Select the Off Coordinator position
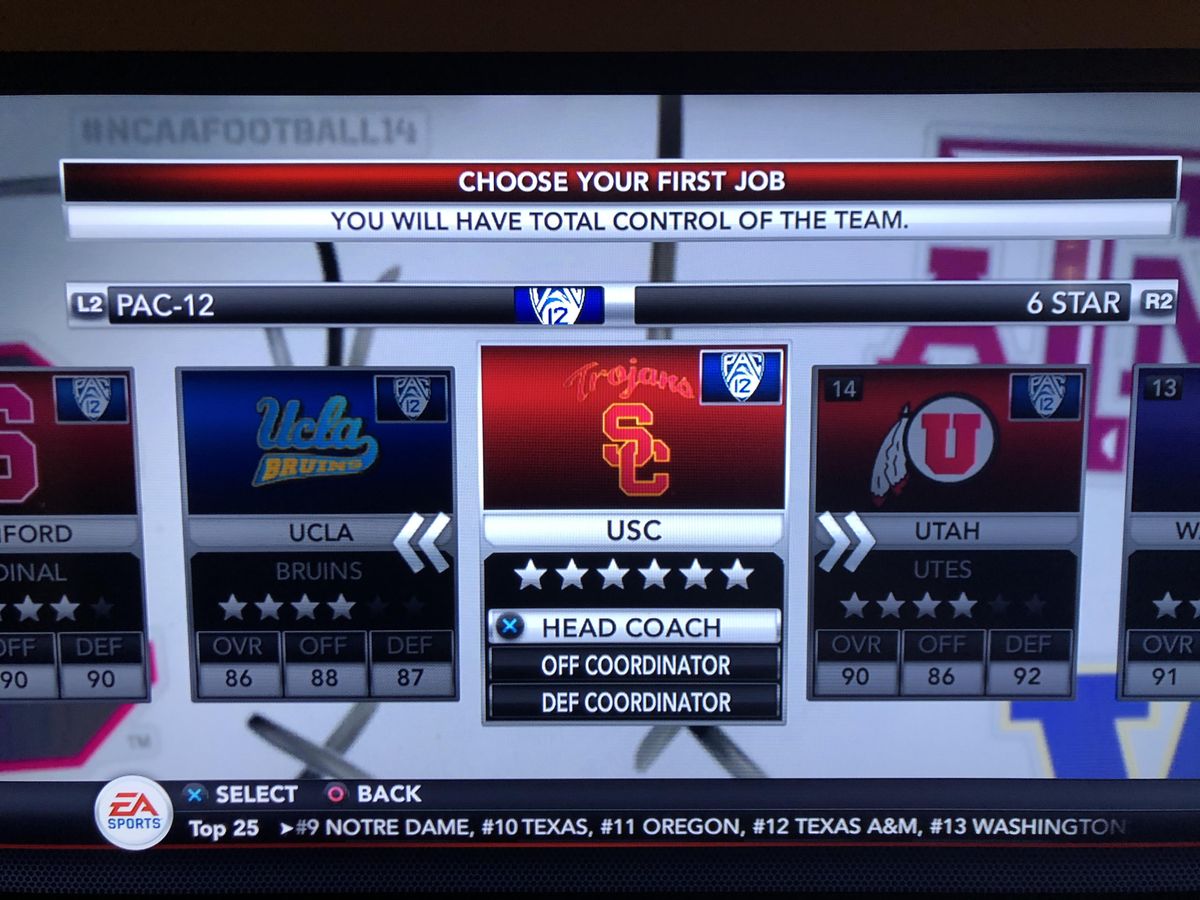This screenshot has width=1200, height=900. click(x=634, y=665)
